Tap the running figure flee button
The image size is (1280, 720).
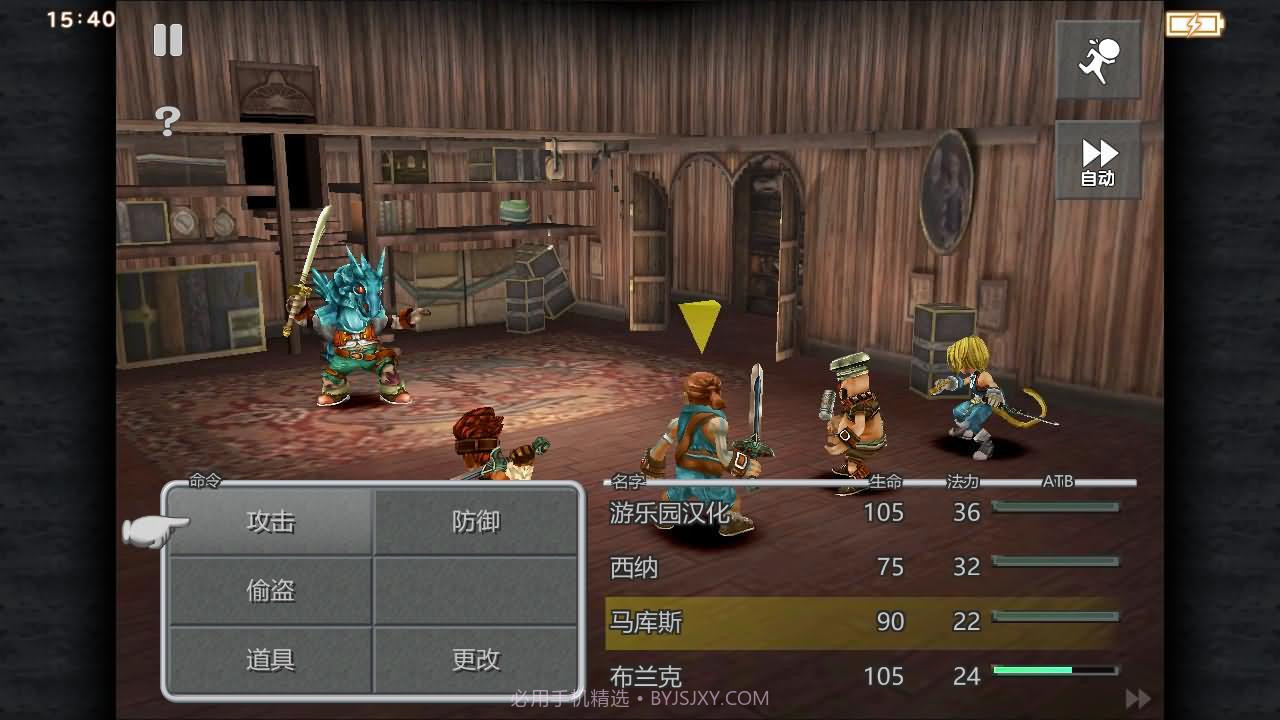[1098, 60]
